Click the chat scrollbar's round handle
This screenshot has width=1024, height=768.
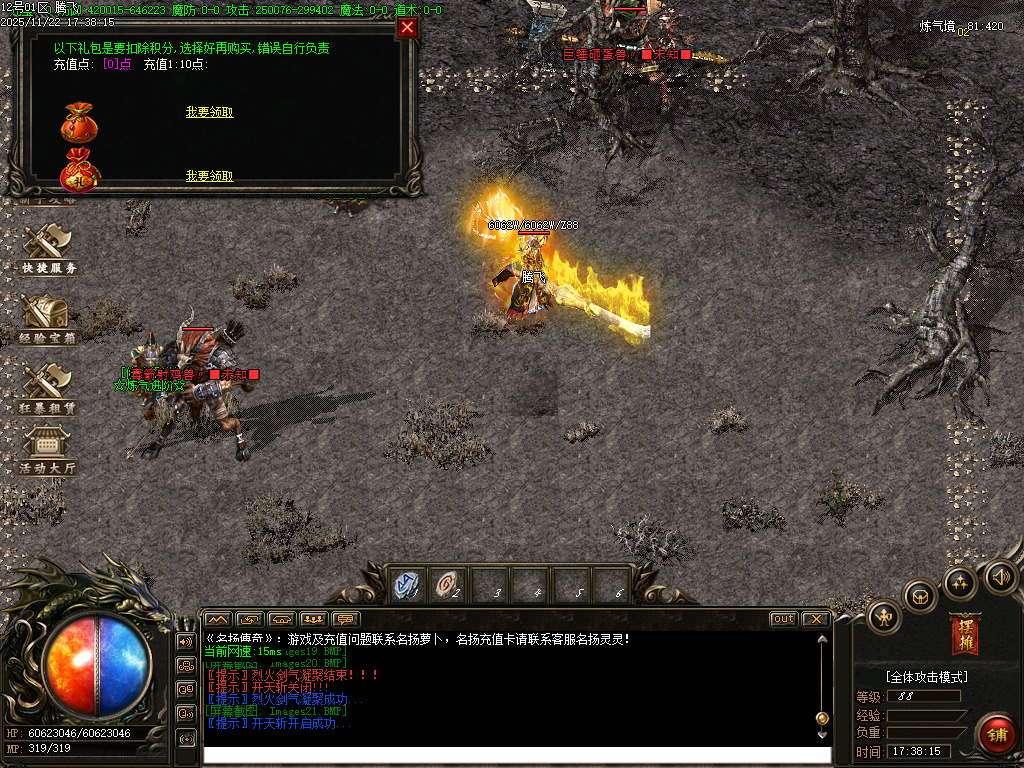tap(822, 717)
